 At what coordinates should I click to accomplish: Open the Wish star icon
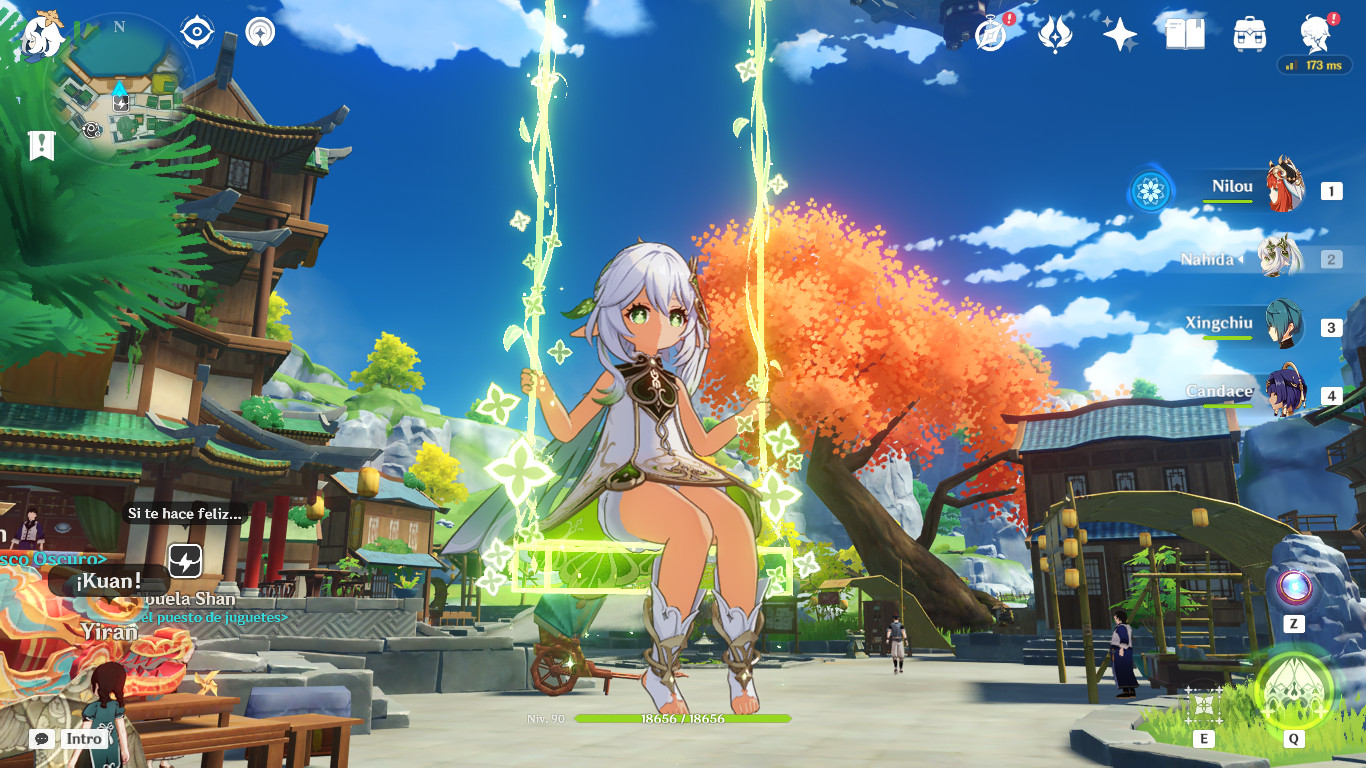coord(1122,33)
